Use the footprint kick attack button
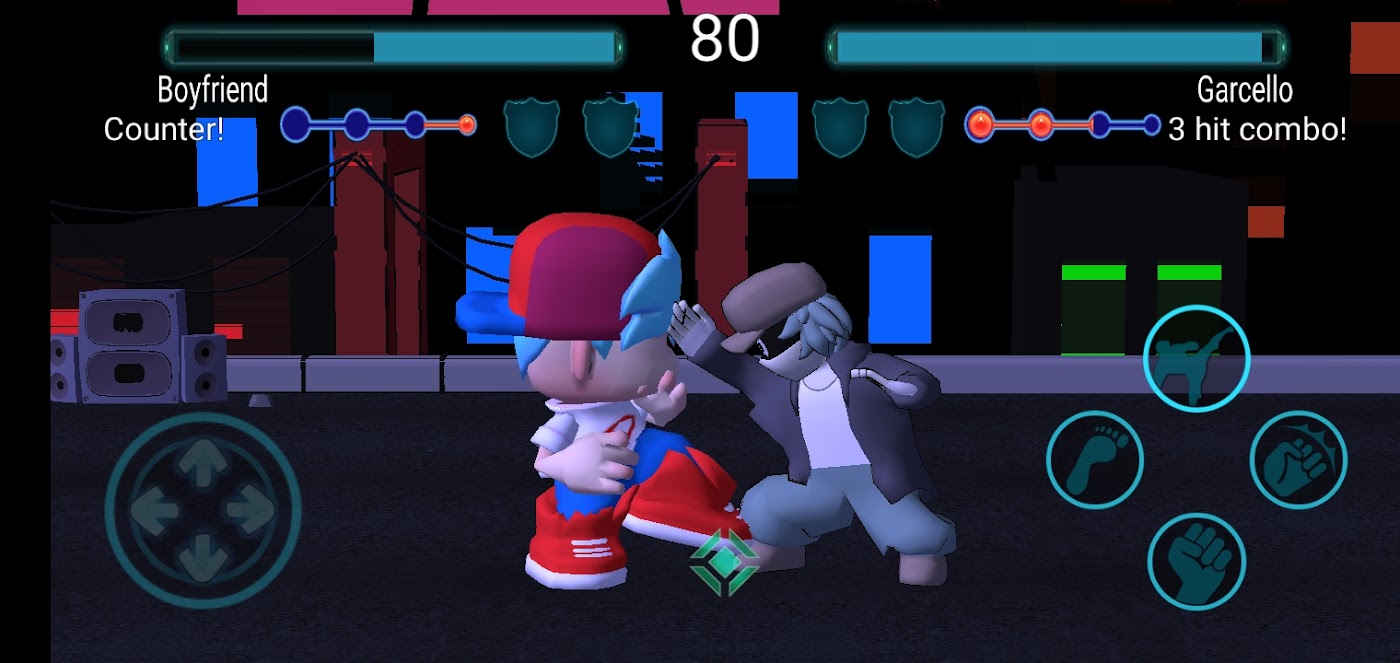Viewport: 1400px width, 663px height. (1095, 460)
